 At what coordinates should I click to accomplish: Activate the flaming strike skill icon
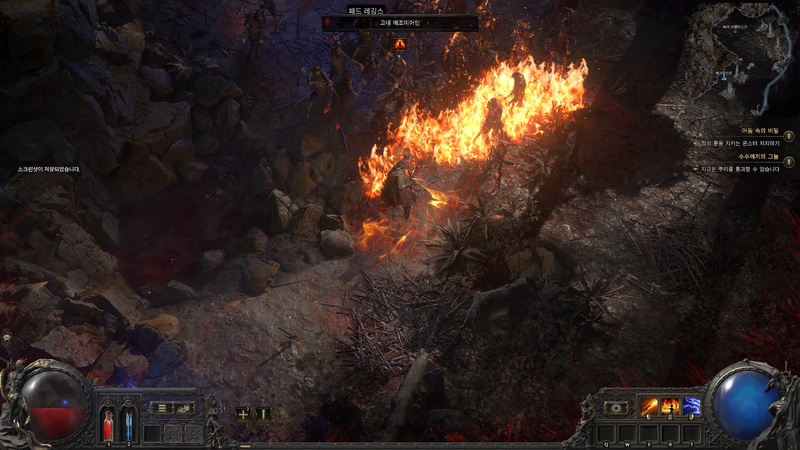(x=649, y=407)
